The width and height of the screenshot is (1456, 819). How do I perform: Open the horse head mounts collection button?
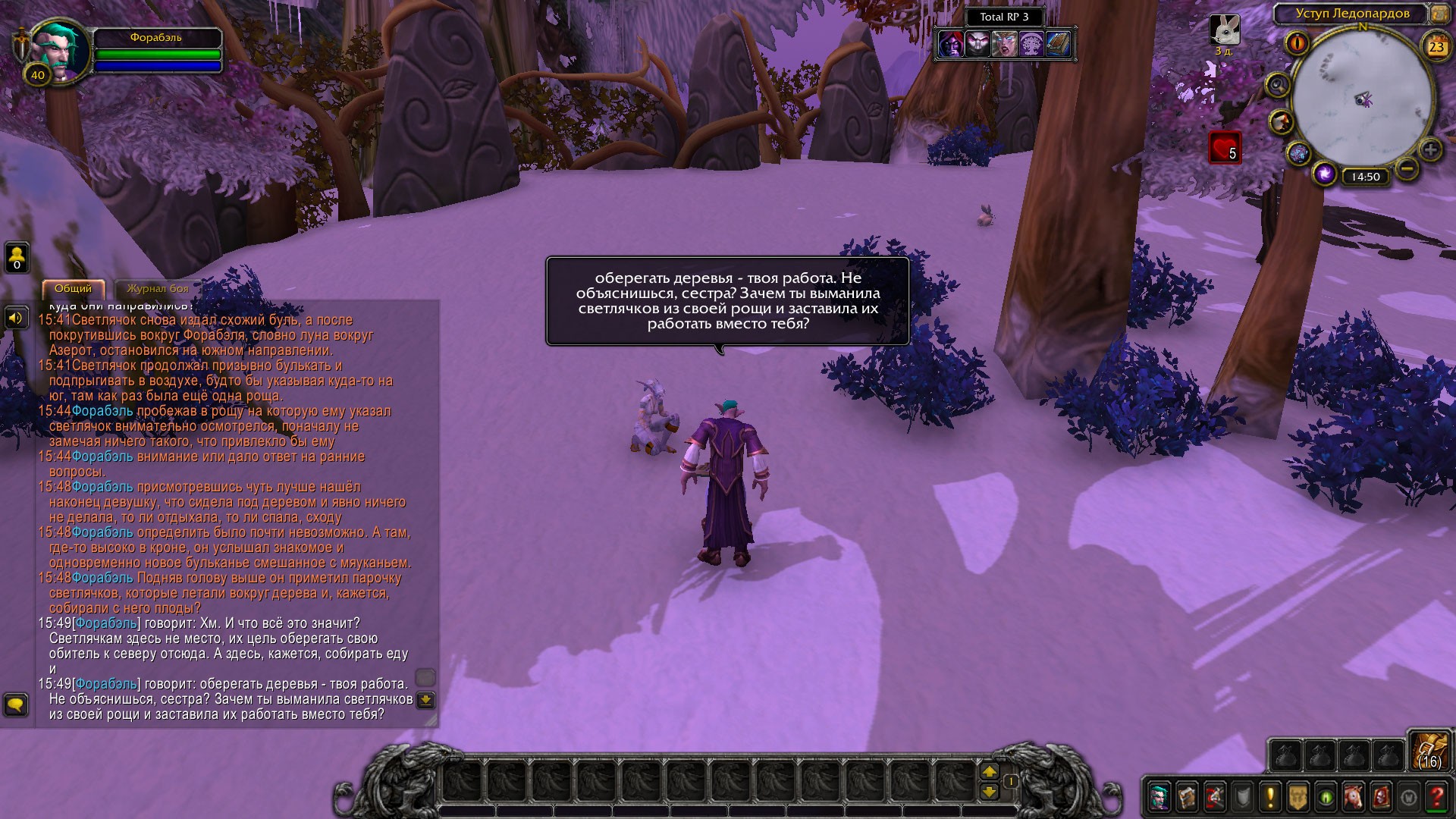tap(1354, 797)
